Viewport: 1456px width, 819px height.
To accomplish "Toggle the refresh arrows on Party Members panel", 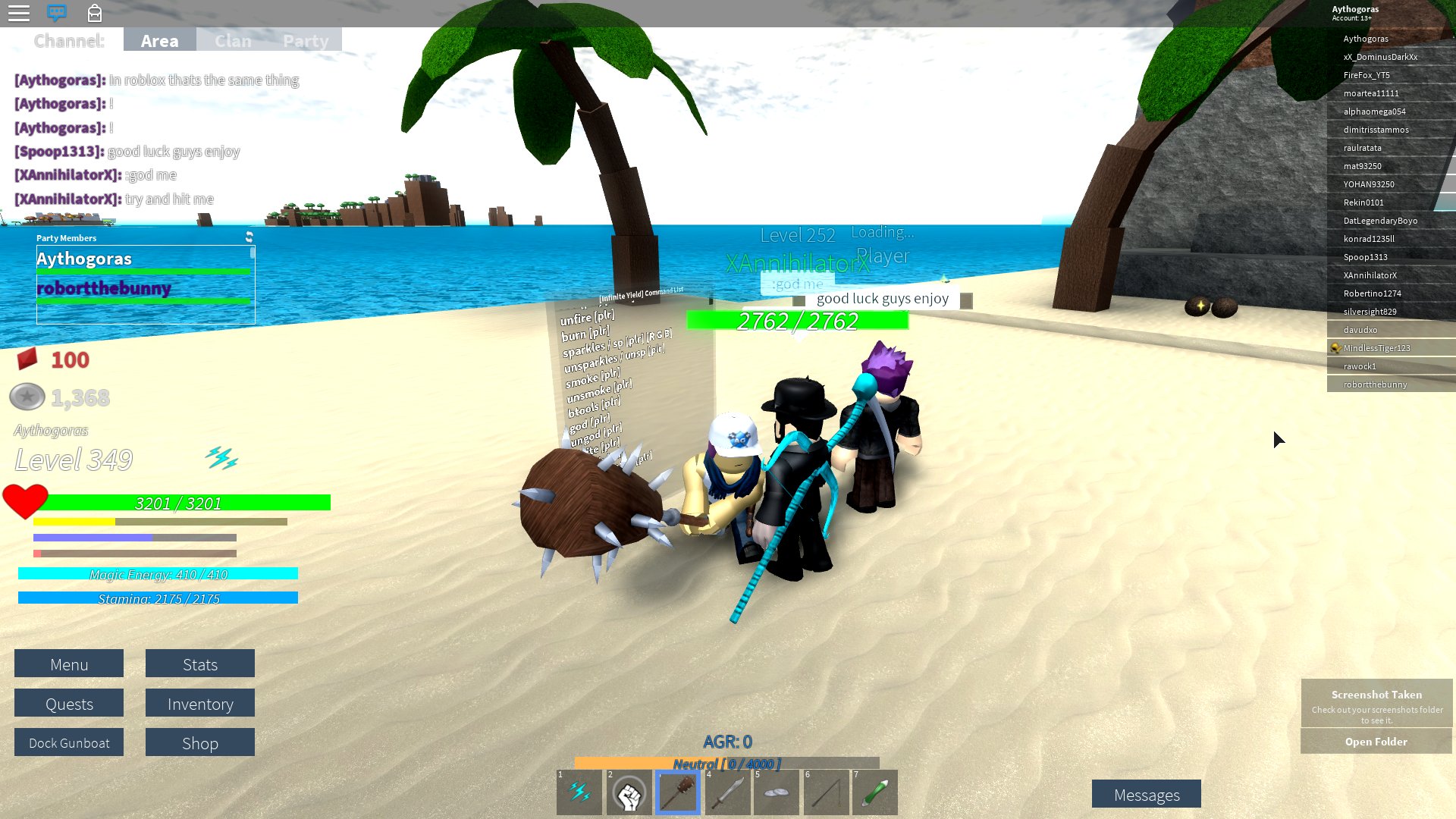I will (x=250, y=236).
